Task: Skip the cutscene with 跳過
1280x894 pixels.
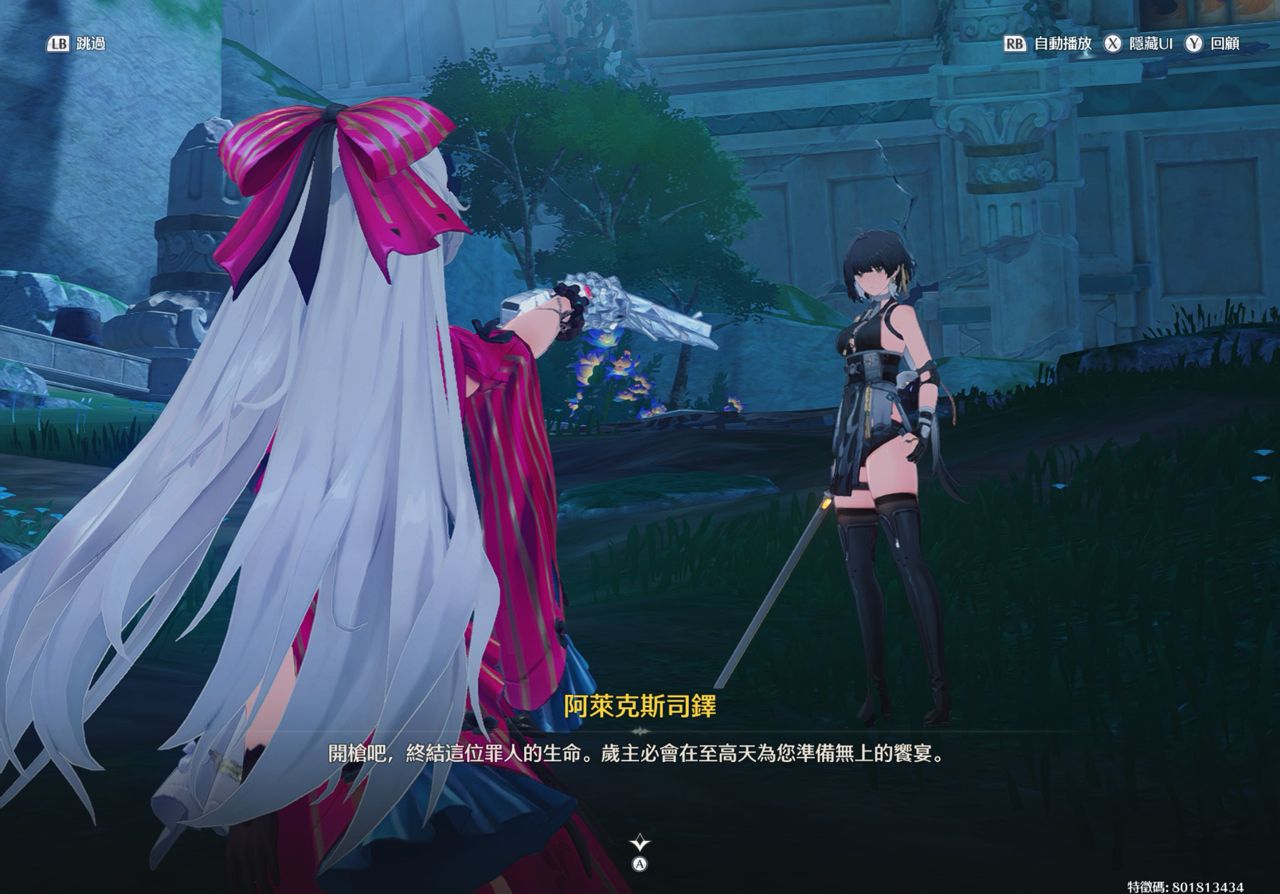Action: [75, 44]
